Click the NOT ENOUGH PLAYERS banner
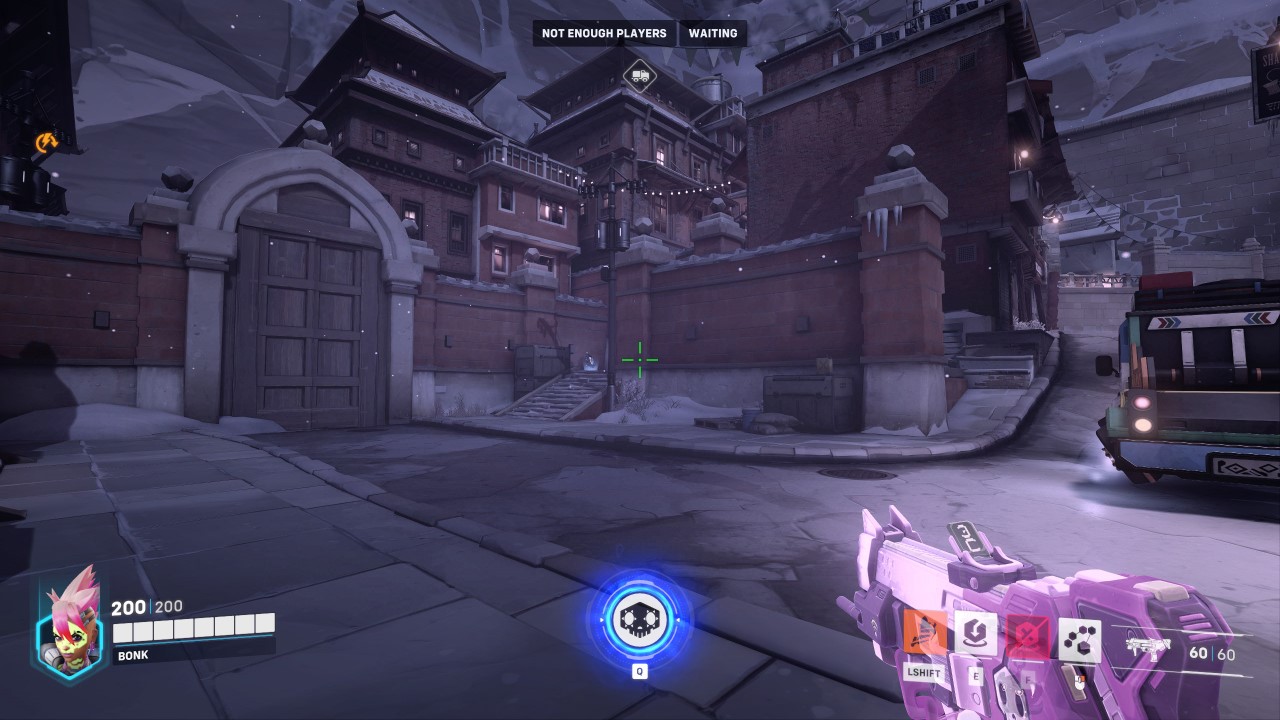 pos(603,33)
